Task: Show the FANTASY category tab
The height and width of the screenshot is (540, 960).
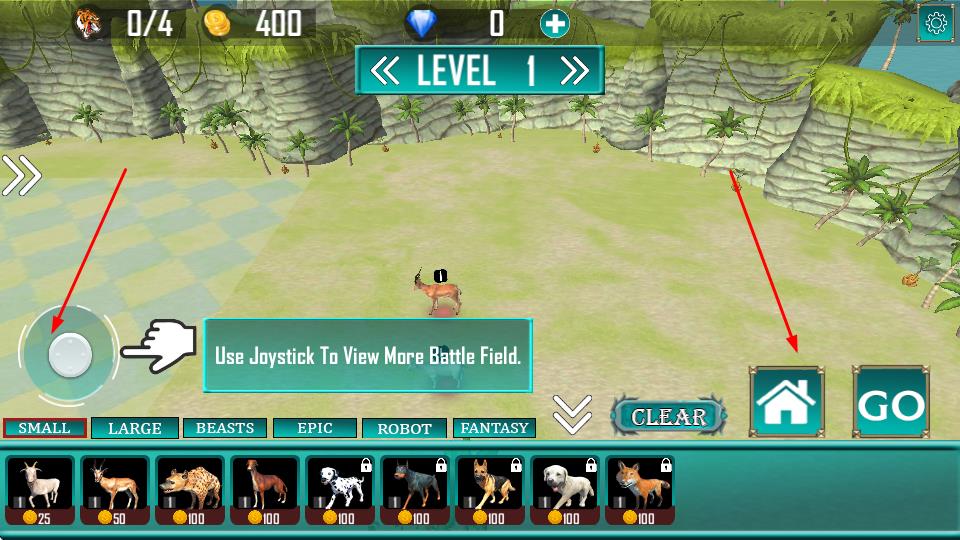Action: (x=494, y=428)
